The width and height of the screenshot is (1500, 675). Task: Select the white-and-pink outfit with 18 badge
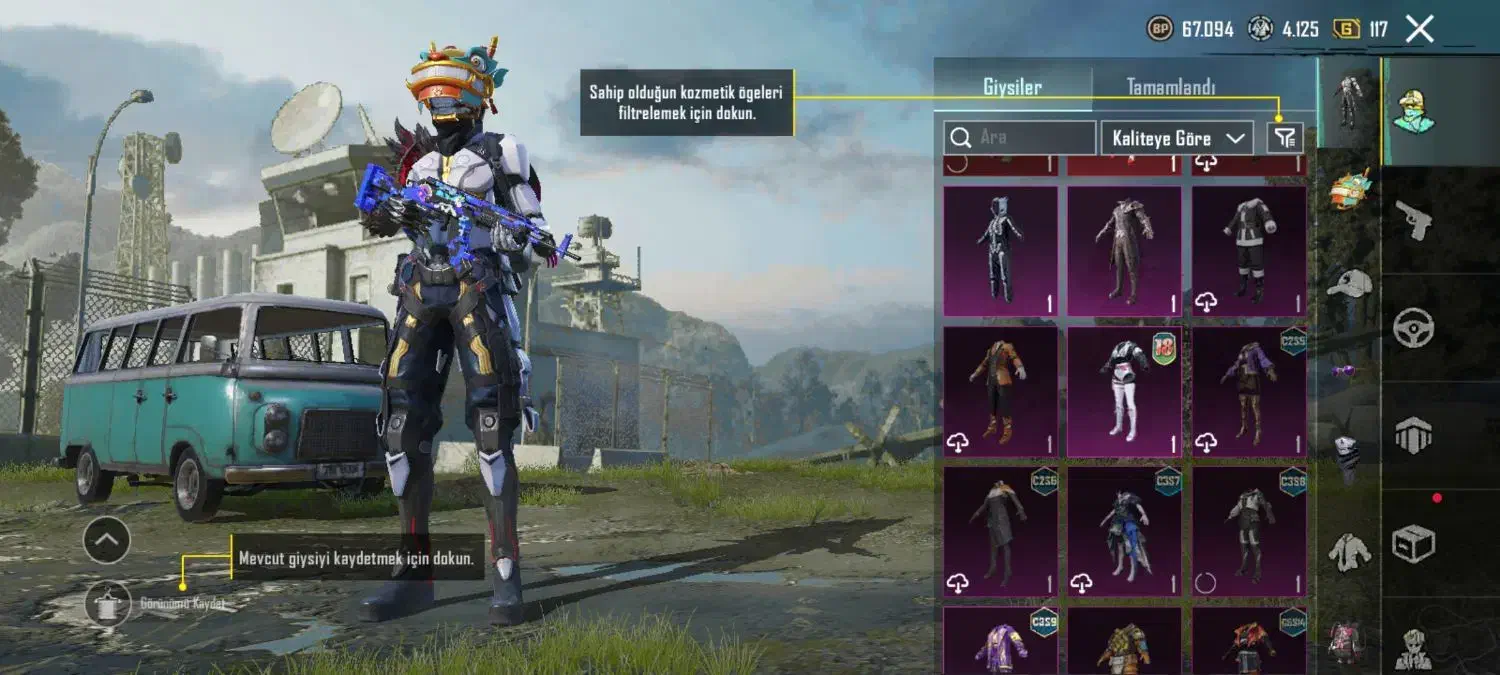[1124, 392]
